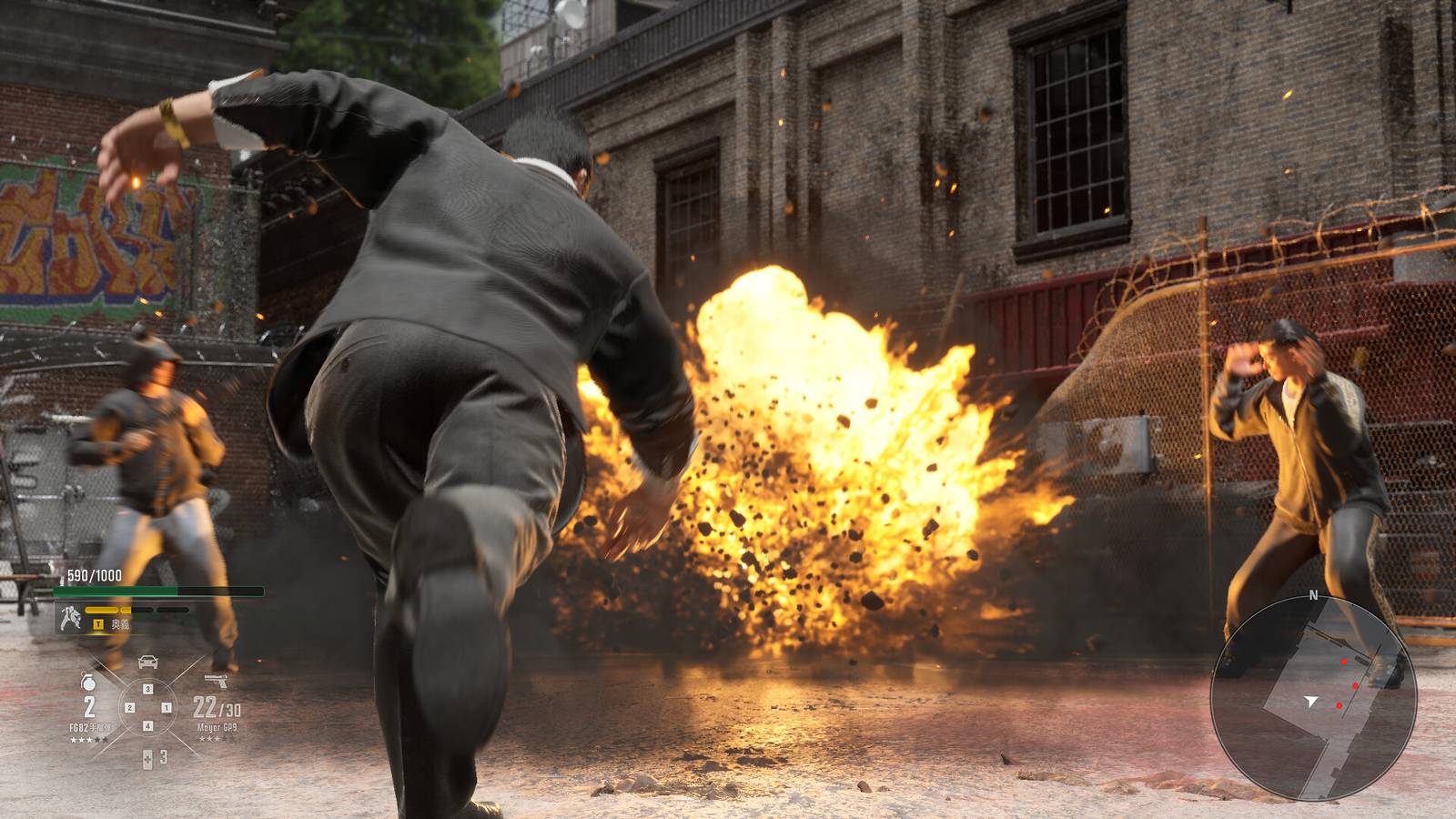Image resolution: width=1456 pixels, height=819 pixels.
Task: Click the 22/30 ammo counter
Action: (216, 706)
